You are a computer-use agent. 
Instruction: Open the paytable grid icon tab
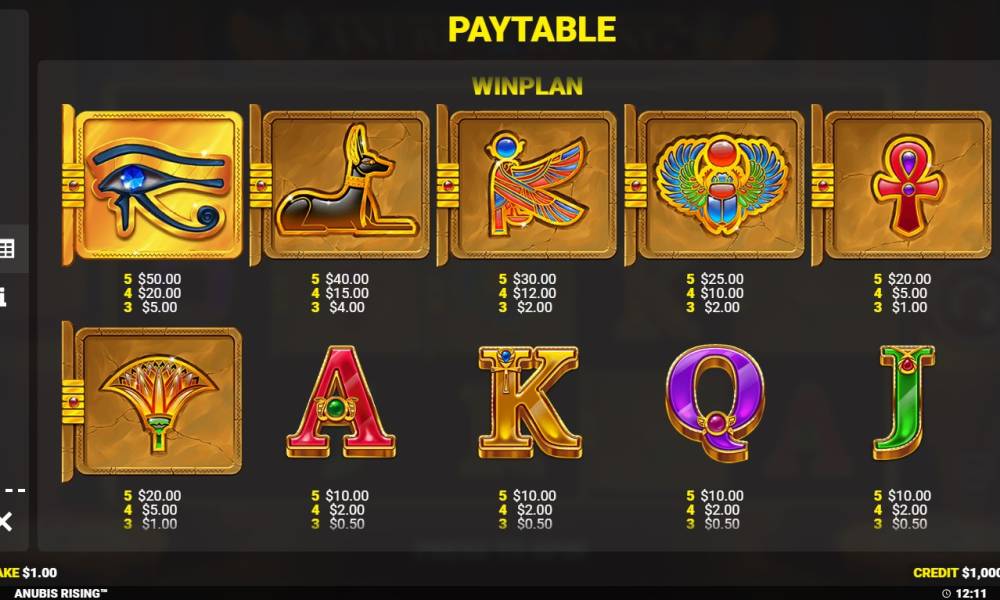click(x=6, y=249)
